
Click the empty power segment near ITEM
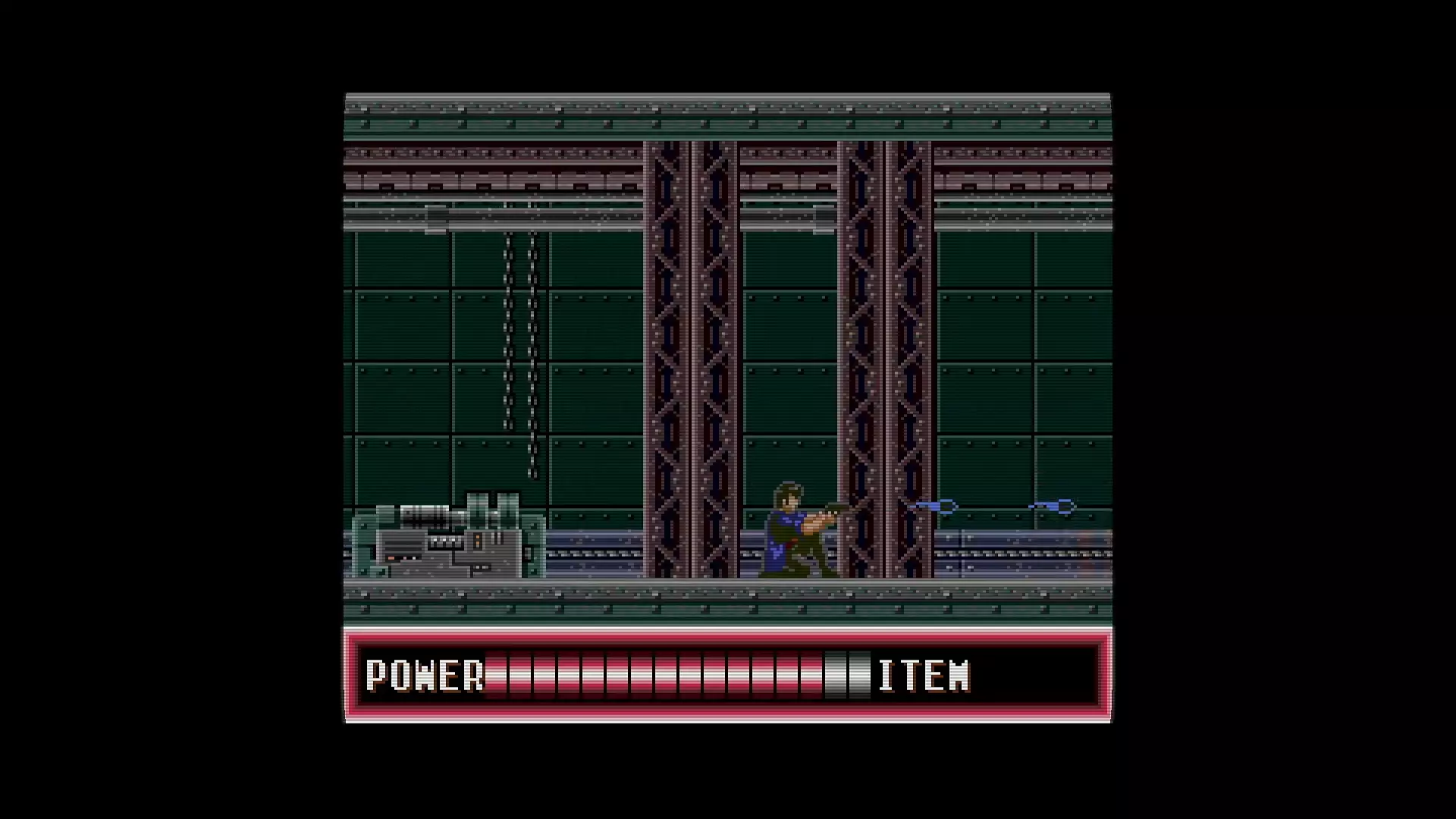tap(849, 675)
